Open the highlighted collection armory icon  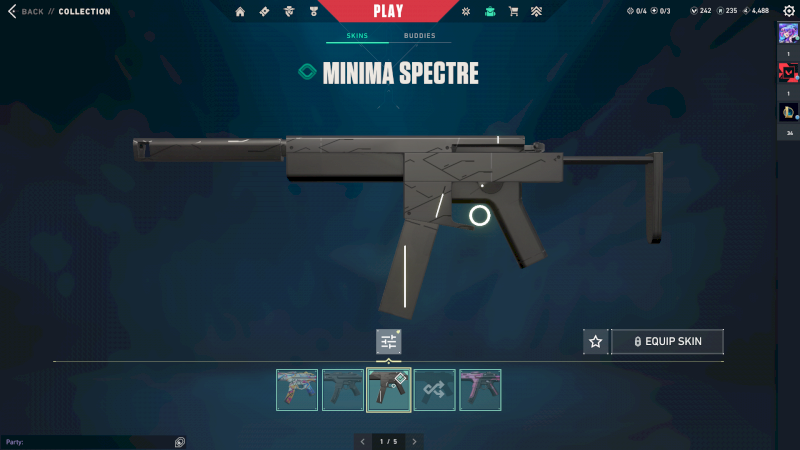490,12
